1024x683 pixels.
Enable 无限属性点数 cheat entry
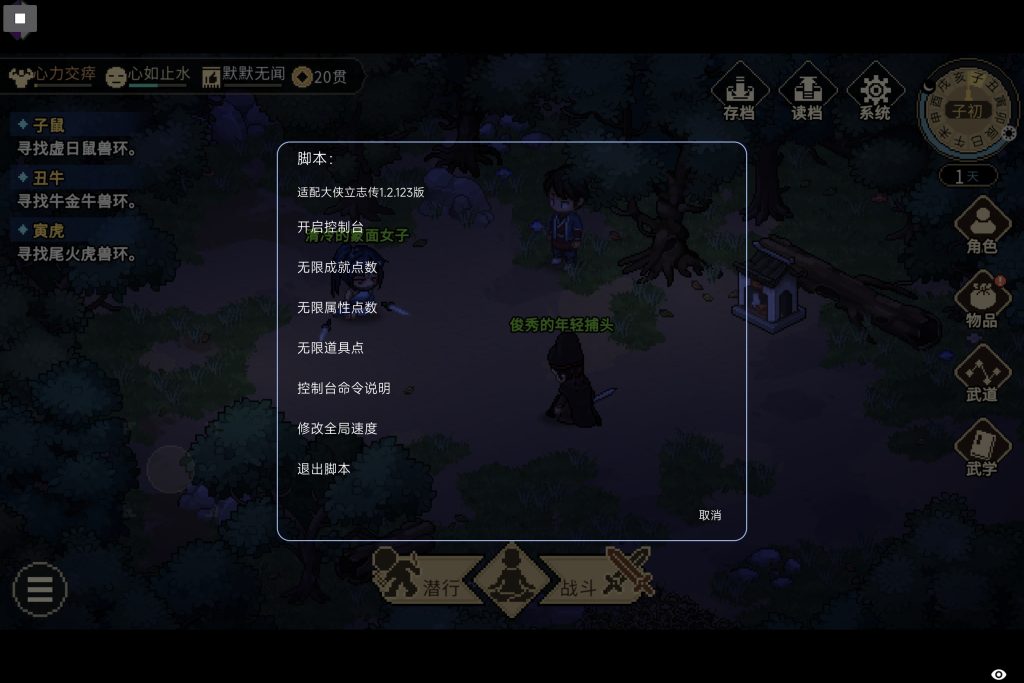pos(337,308)
